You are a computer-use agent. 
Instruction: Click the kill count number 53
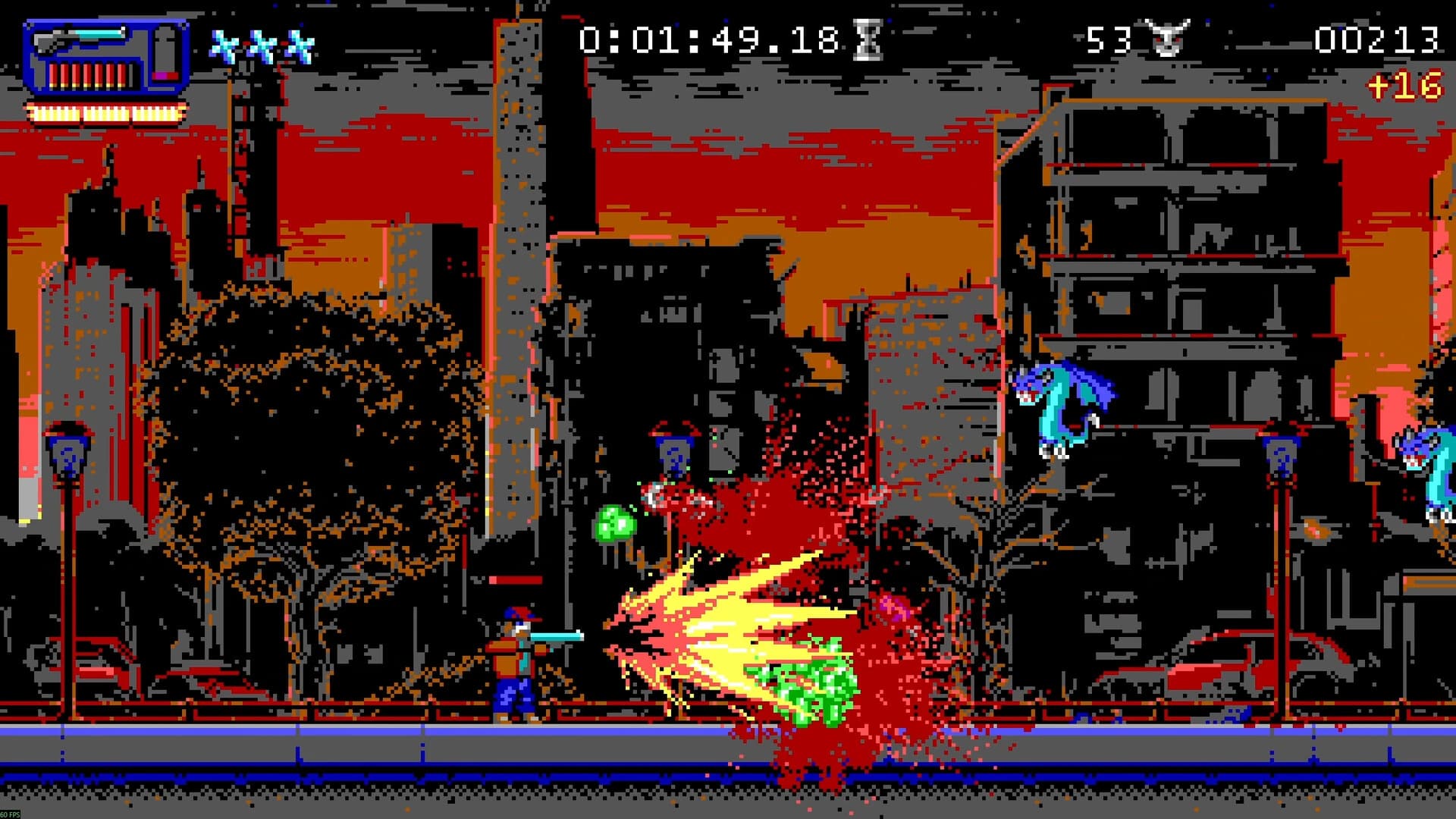coord(1109,39)
